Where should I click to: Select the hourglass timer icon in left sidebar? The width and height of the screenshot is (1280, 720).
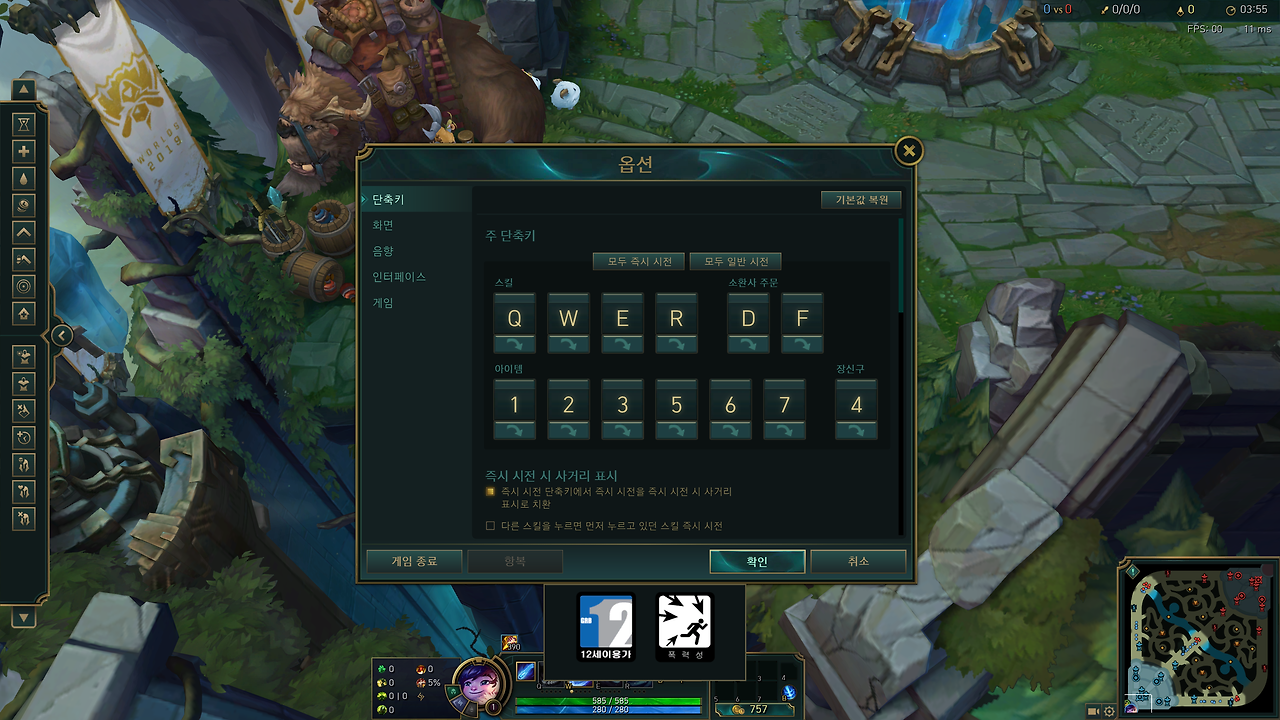point(23,124)
